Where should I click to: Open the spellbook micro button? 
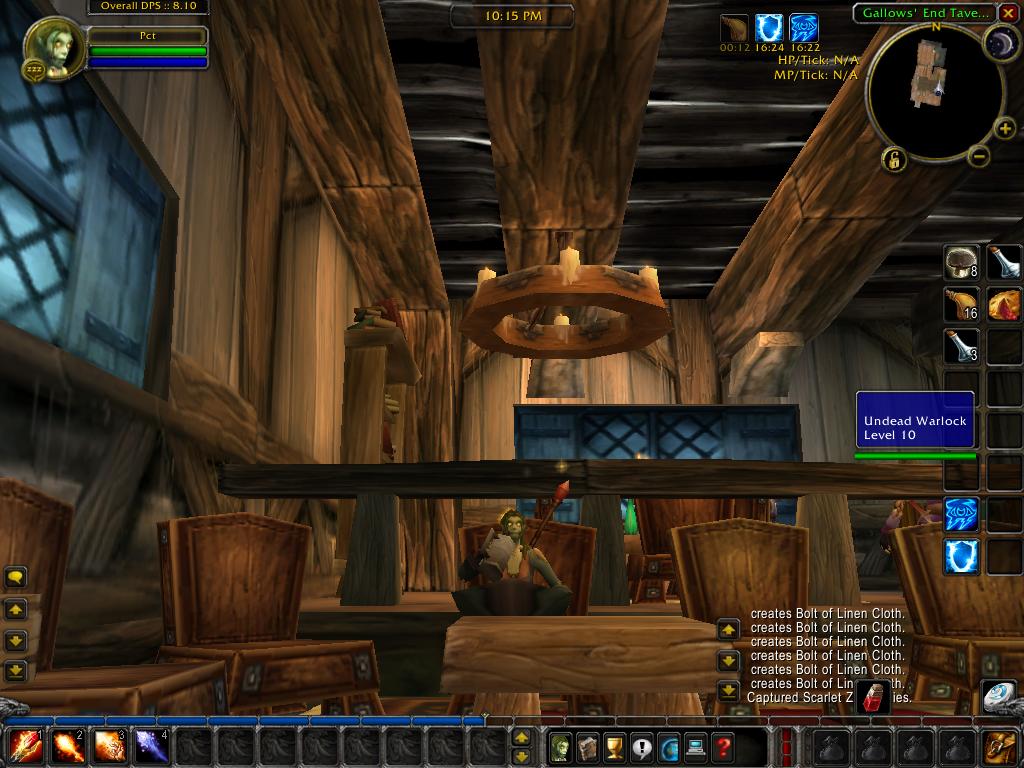point(588,746)
